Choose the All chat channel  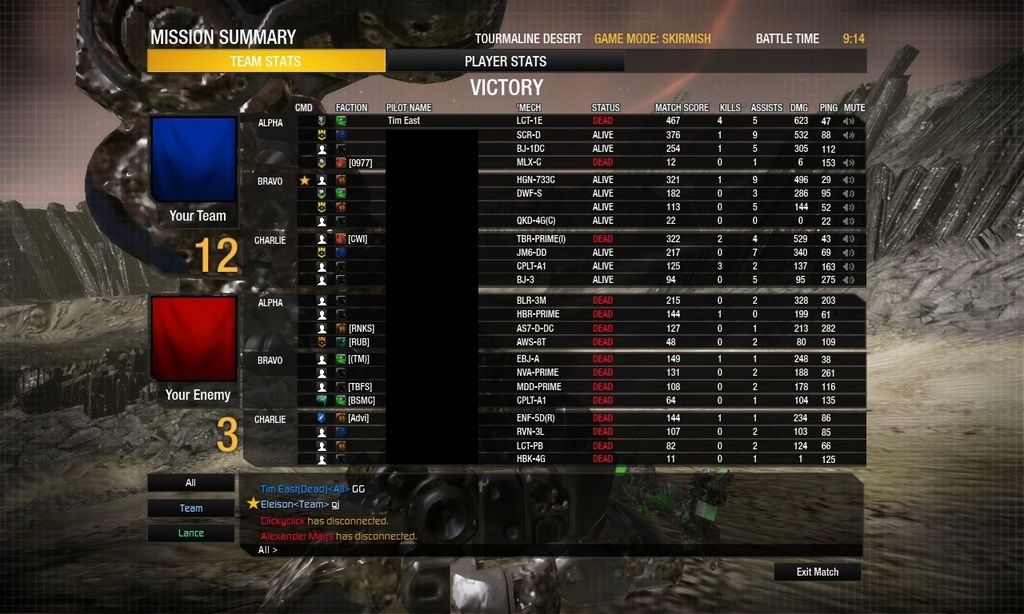coord(191,483)
